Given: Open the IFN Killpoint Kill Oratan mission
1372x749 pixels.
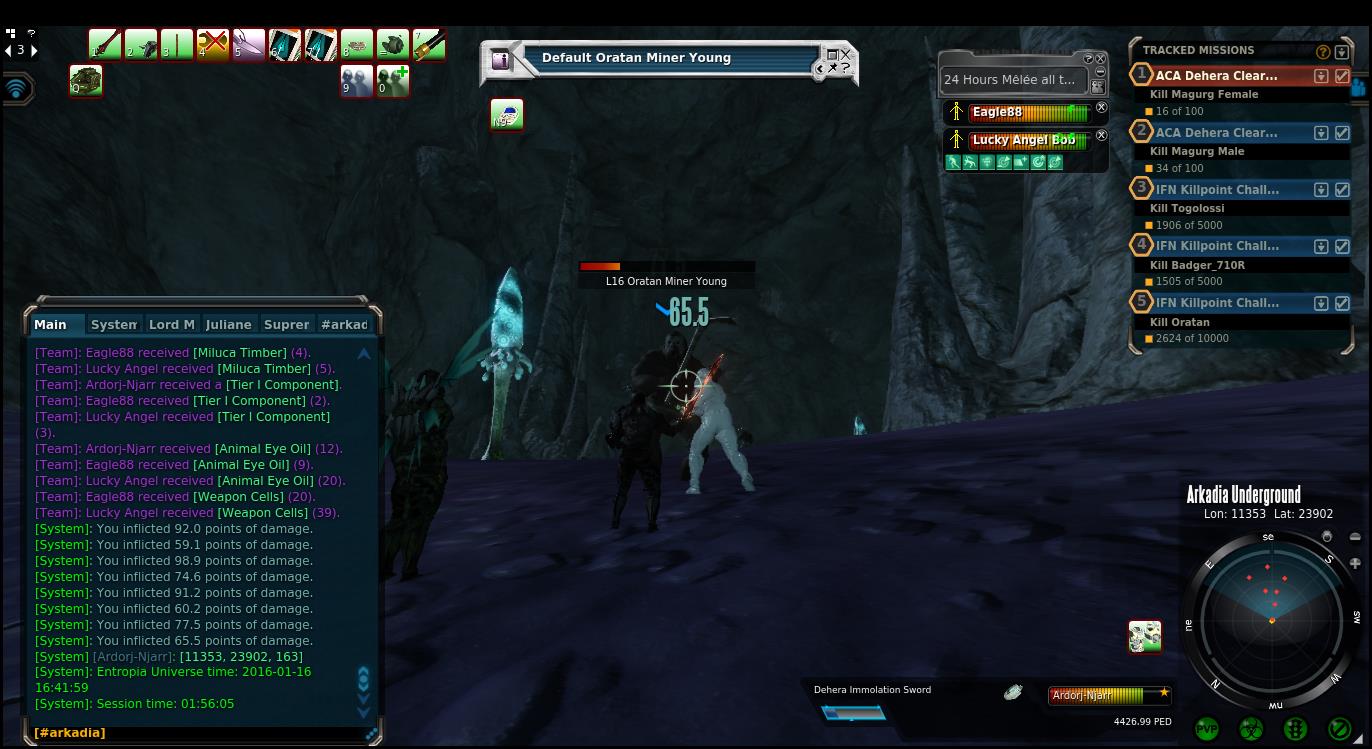Looking at the screenshot, I should coord(1216,302).
